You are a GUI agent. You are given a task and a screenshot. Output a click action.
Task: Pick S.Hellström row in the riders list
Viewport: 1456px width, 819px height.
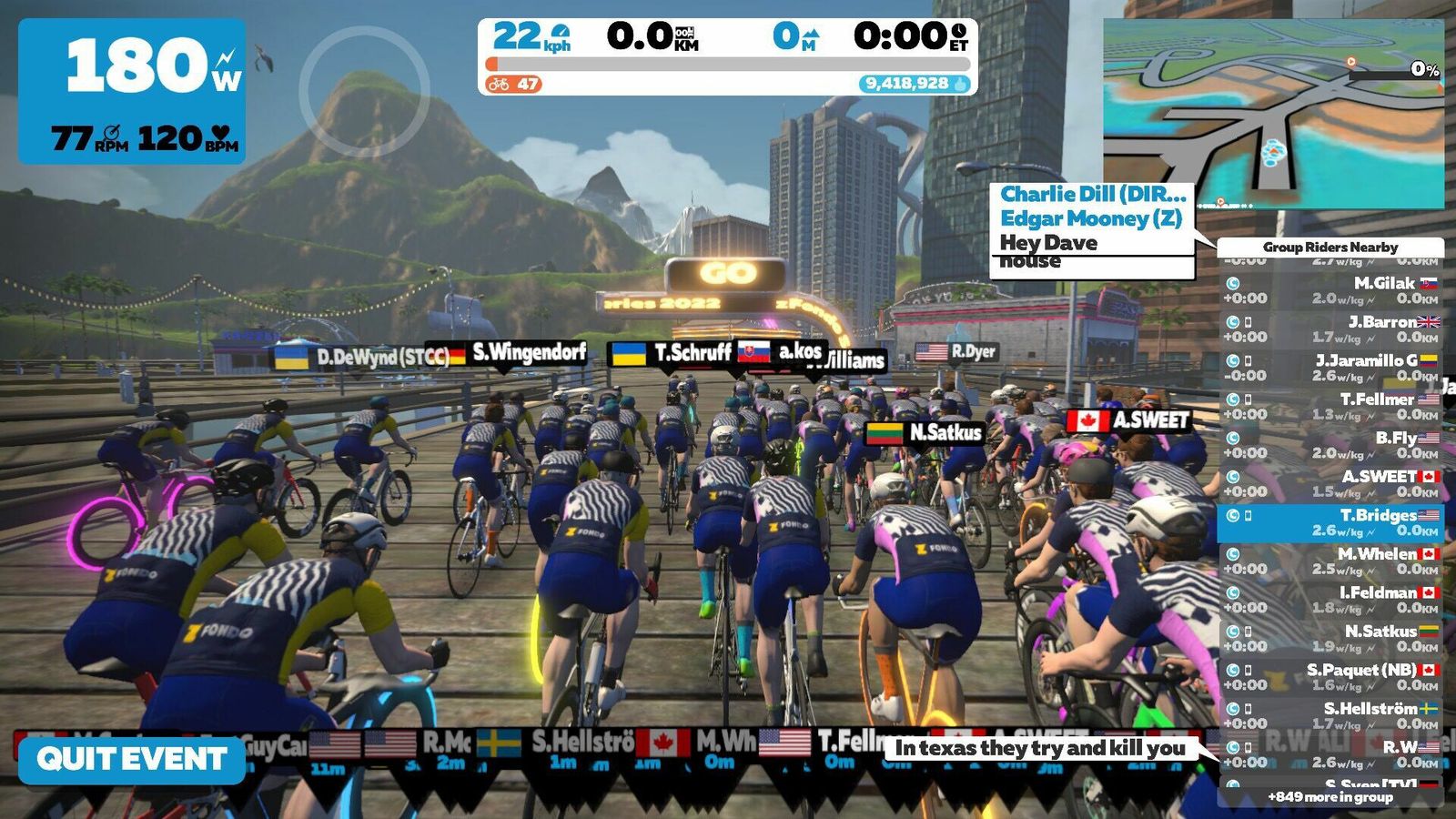(1330, 716)
